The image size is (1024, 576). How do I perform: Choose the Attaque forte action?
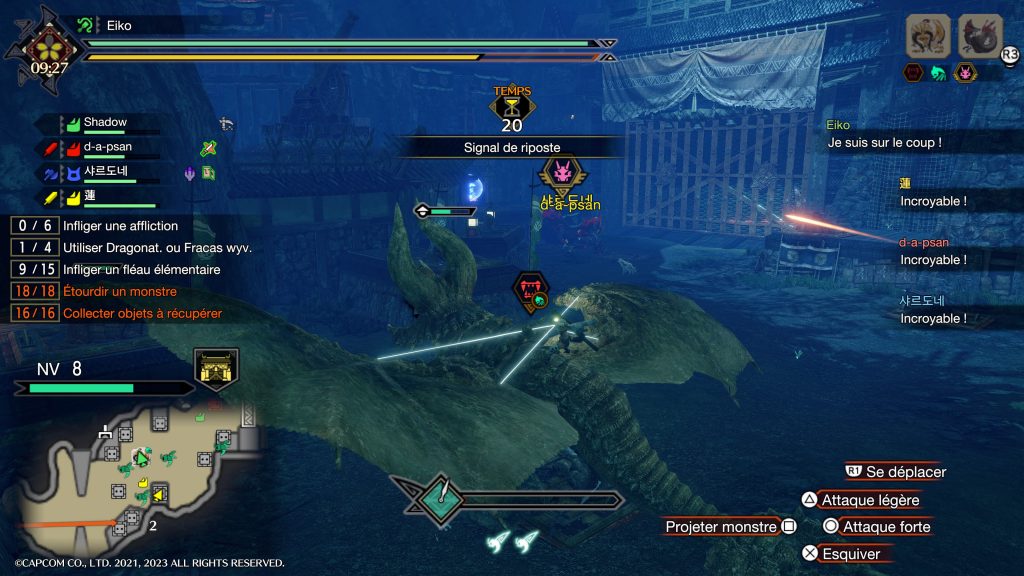pos(886,527)
